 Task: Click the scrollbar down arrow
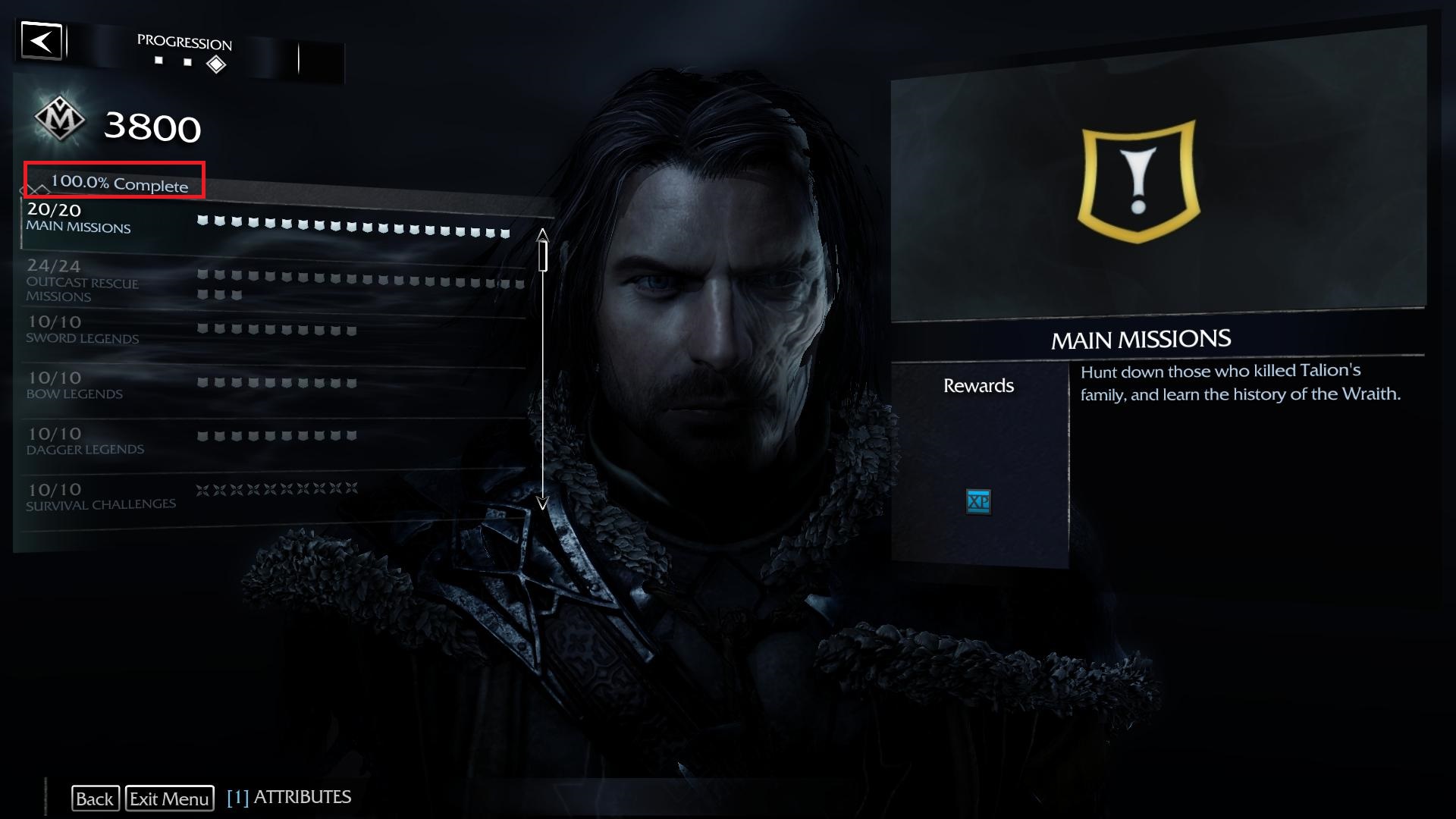point(543,503)
